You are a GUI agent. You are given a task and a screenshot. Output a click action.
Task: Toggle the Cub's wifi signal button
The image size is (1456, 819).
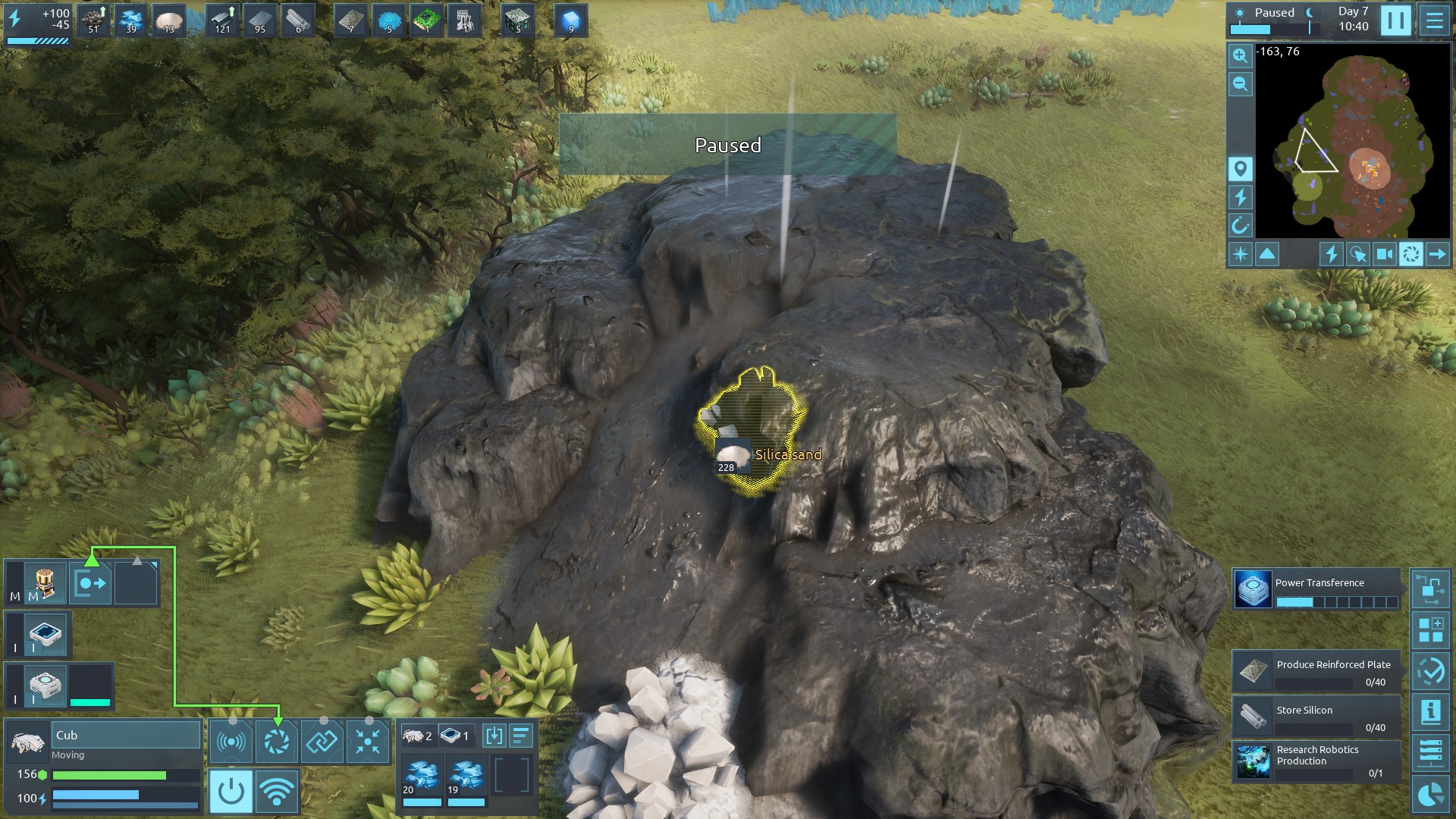pos(276,792)
